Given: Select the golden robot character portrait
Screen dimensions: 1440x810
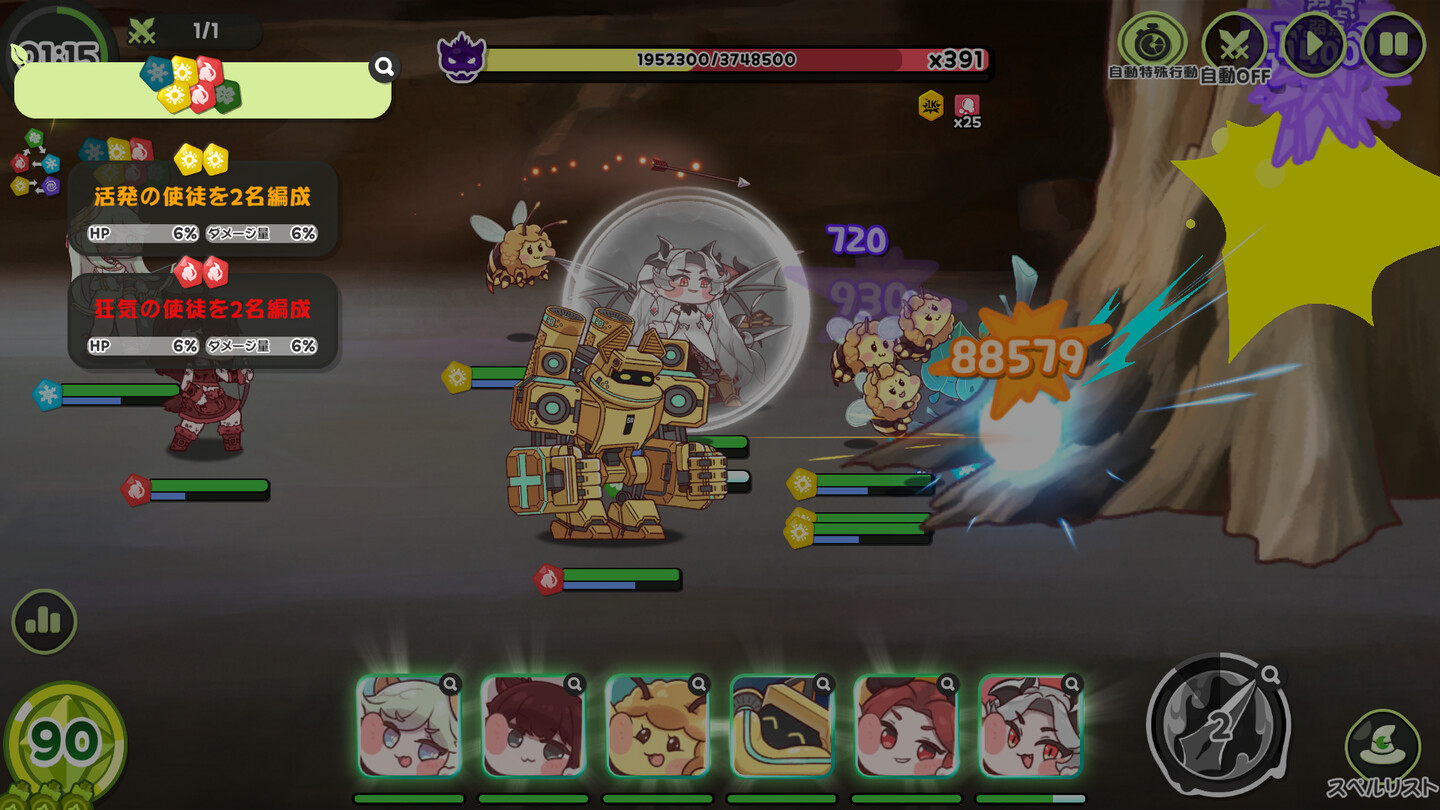Looking at the screenshot, I should point(781,727).
